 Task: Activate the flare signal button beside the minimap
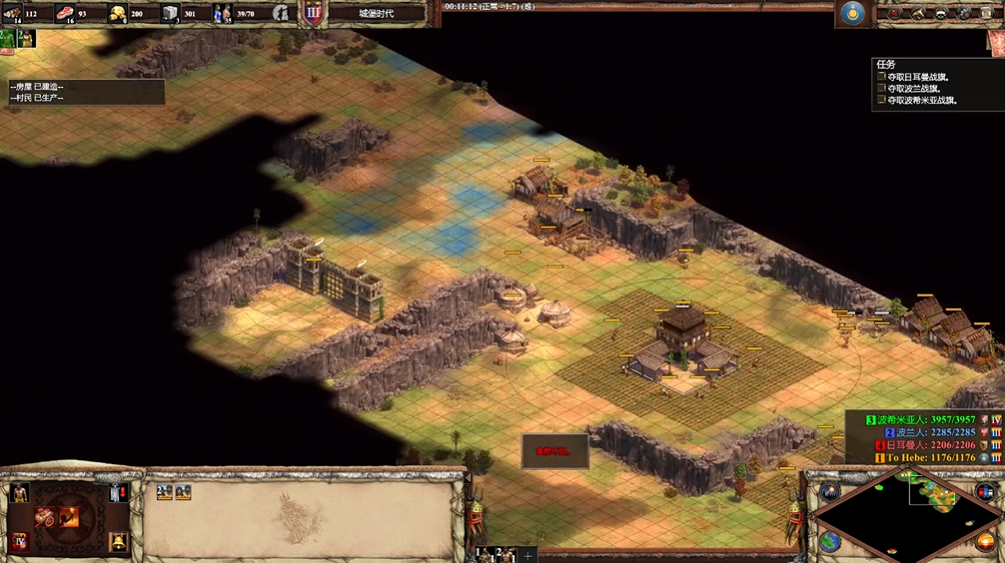830,491
